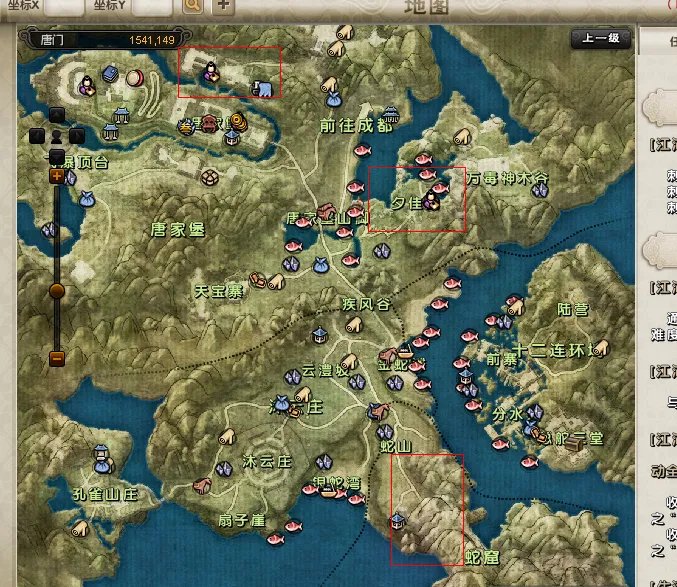The image size is (677, 587).
Task: Zoom out with the orange minus button
Action: [x=57, y=358]
